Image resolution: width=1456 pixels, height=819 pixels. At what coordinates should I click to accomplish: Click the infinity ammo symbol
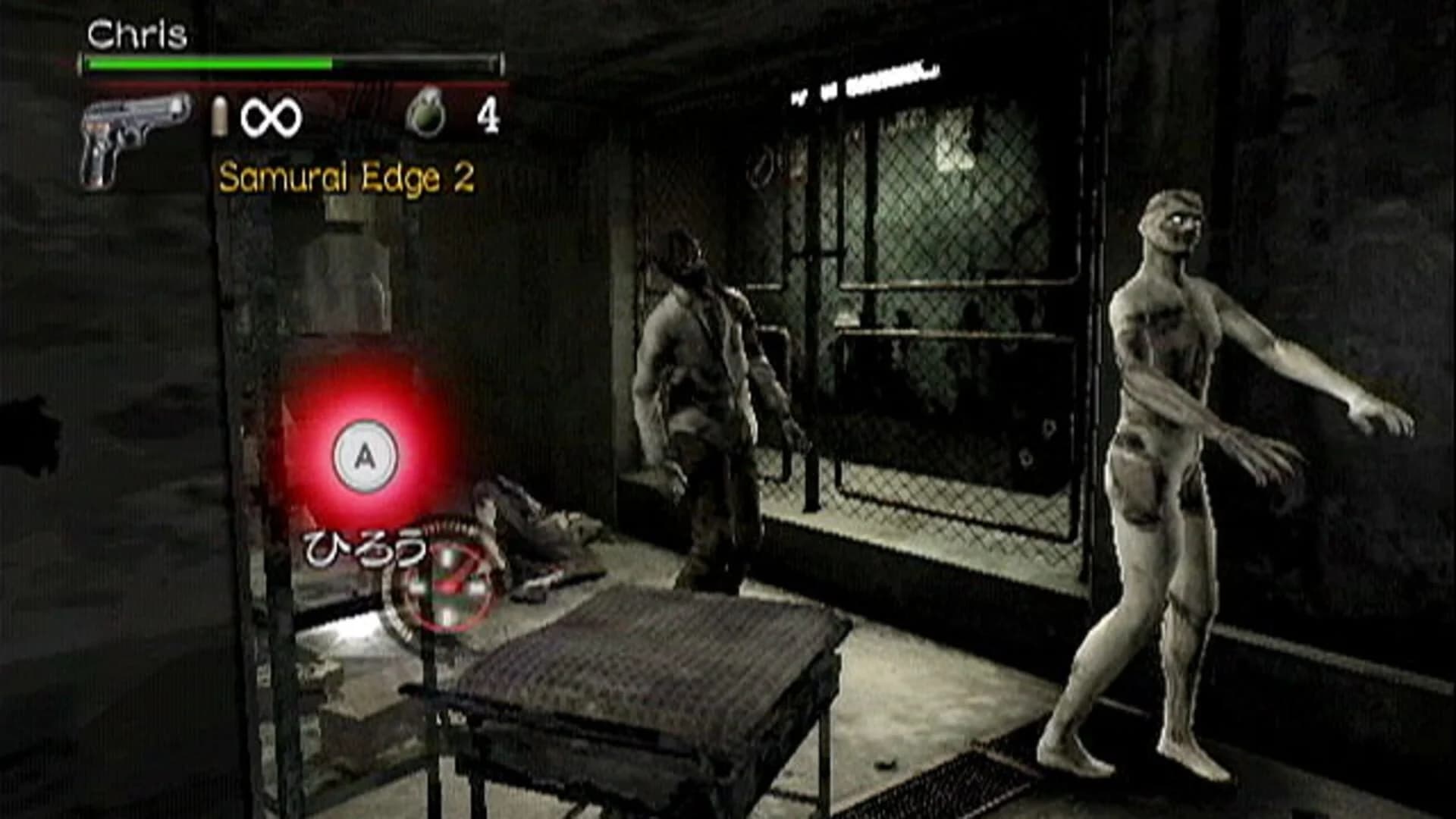coord(273,115)
